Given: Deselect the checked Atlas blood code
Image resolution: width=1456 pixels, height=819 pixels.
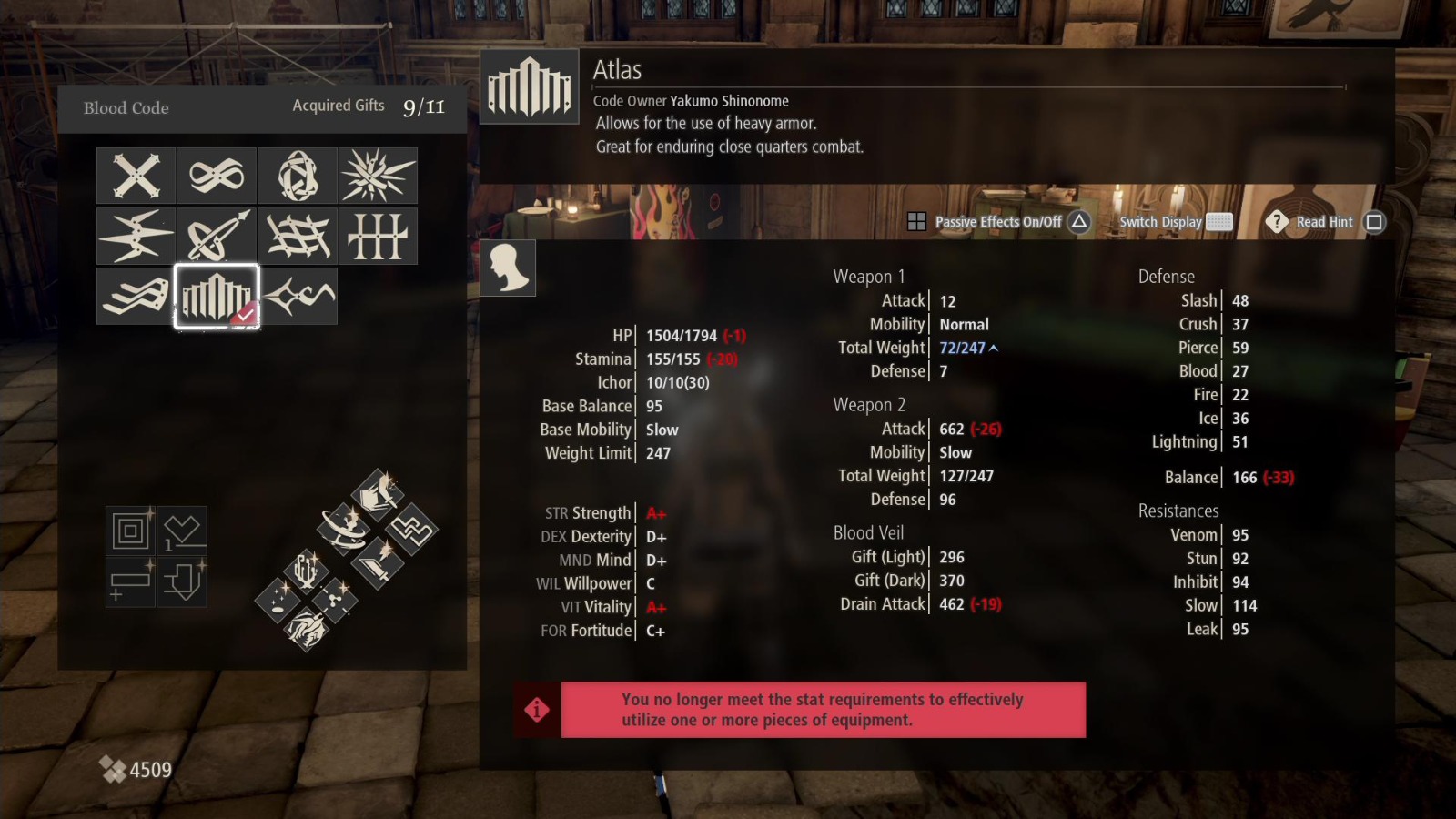Looking at the screenshot, I should [x=216, y=296].
